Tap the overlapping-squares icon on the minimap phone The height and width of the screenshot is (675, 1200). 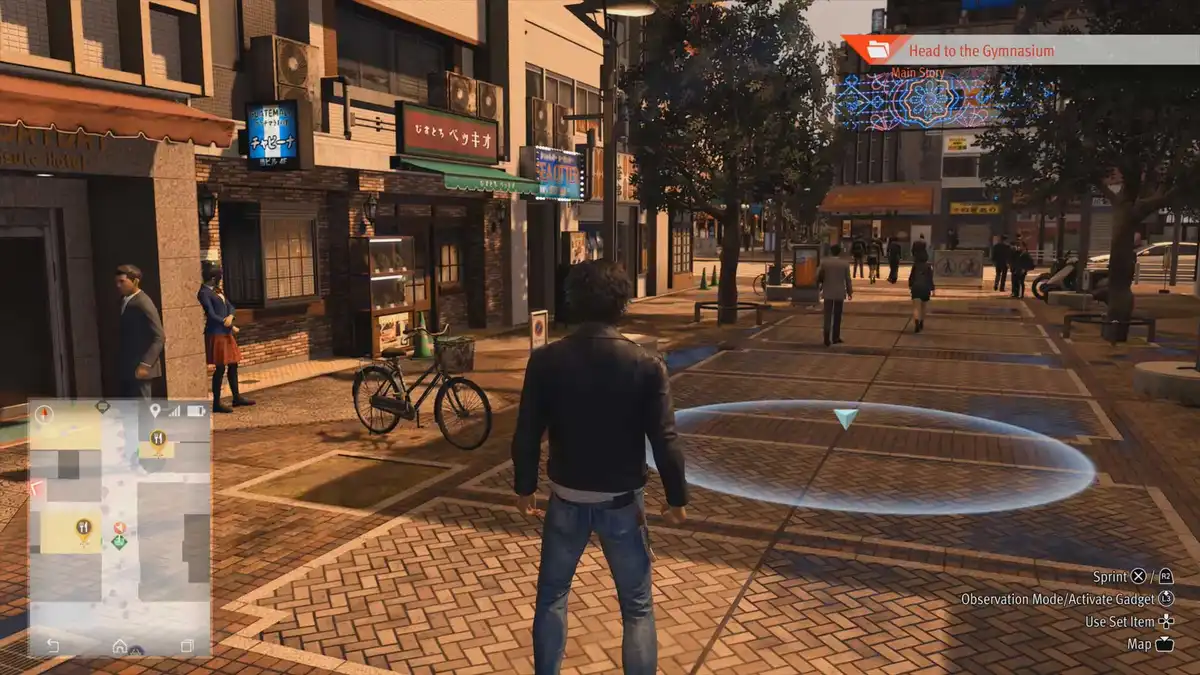coord(187,646)
